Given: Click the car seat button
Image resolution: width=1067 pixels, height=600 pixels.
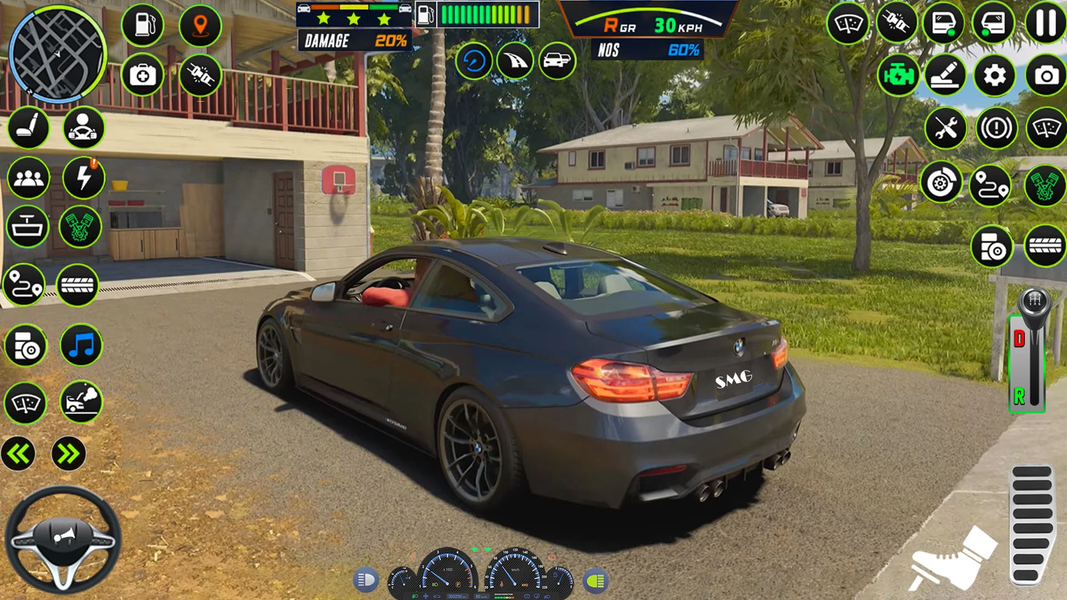Looking at the screenshot, I should tap(28, 128).
